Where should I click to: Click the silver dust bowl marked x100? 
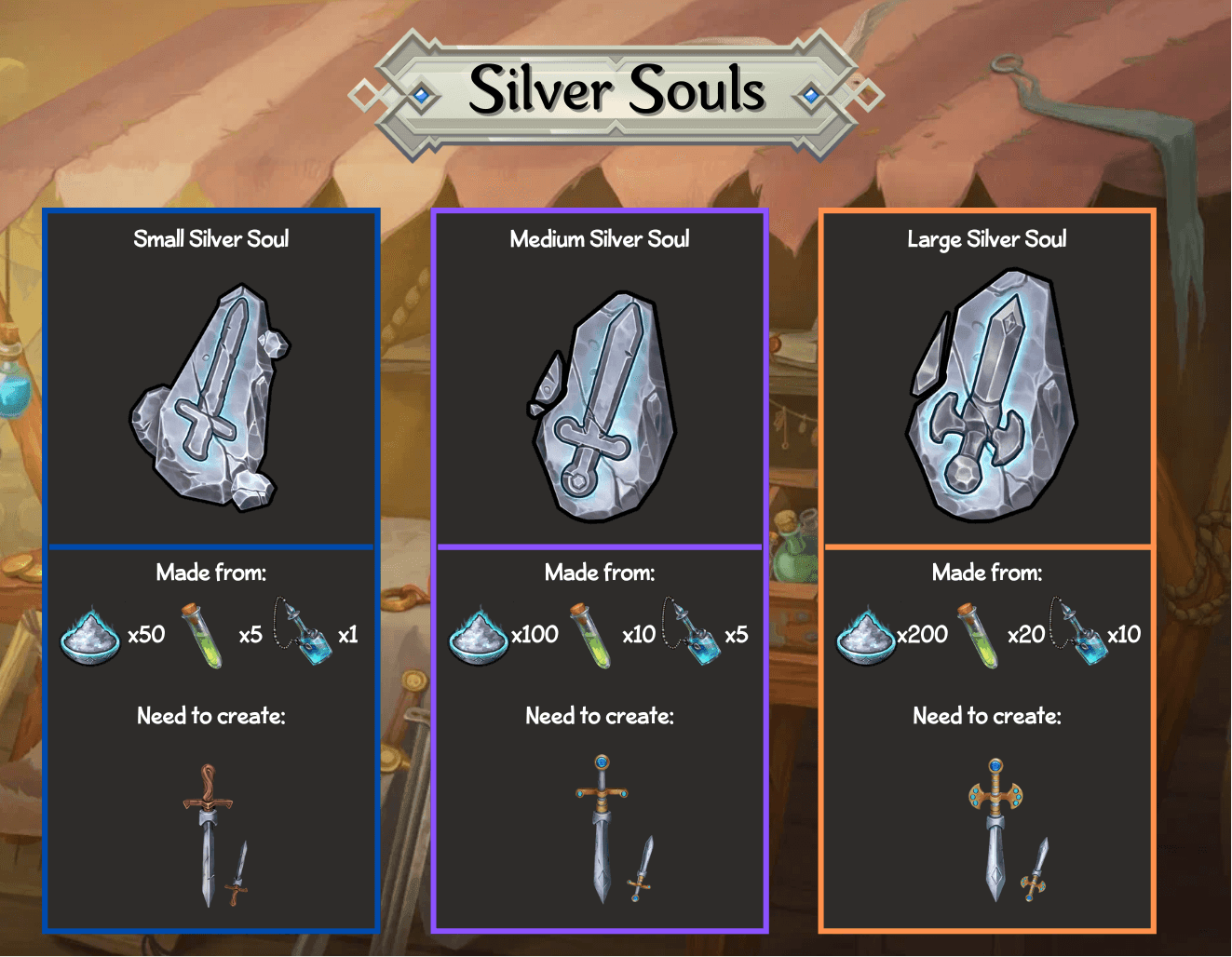(479, 635)
